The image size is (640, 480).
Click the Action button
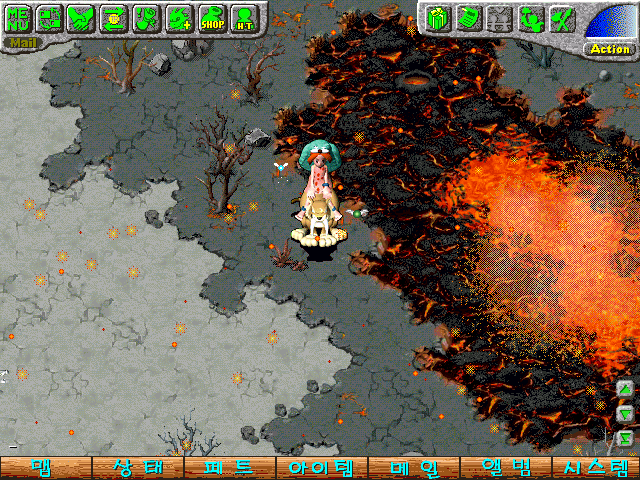click(x=610, y=48)
